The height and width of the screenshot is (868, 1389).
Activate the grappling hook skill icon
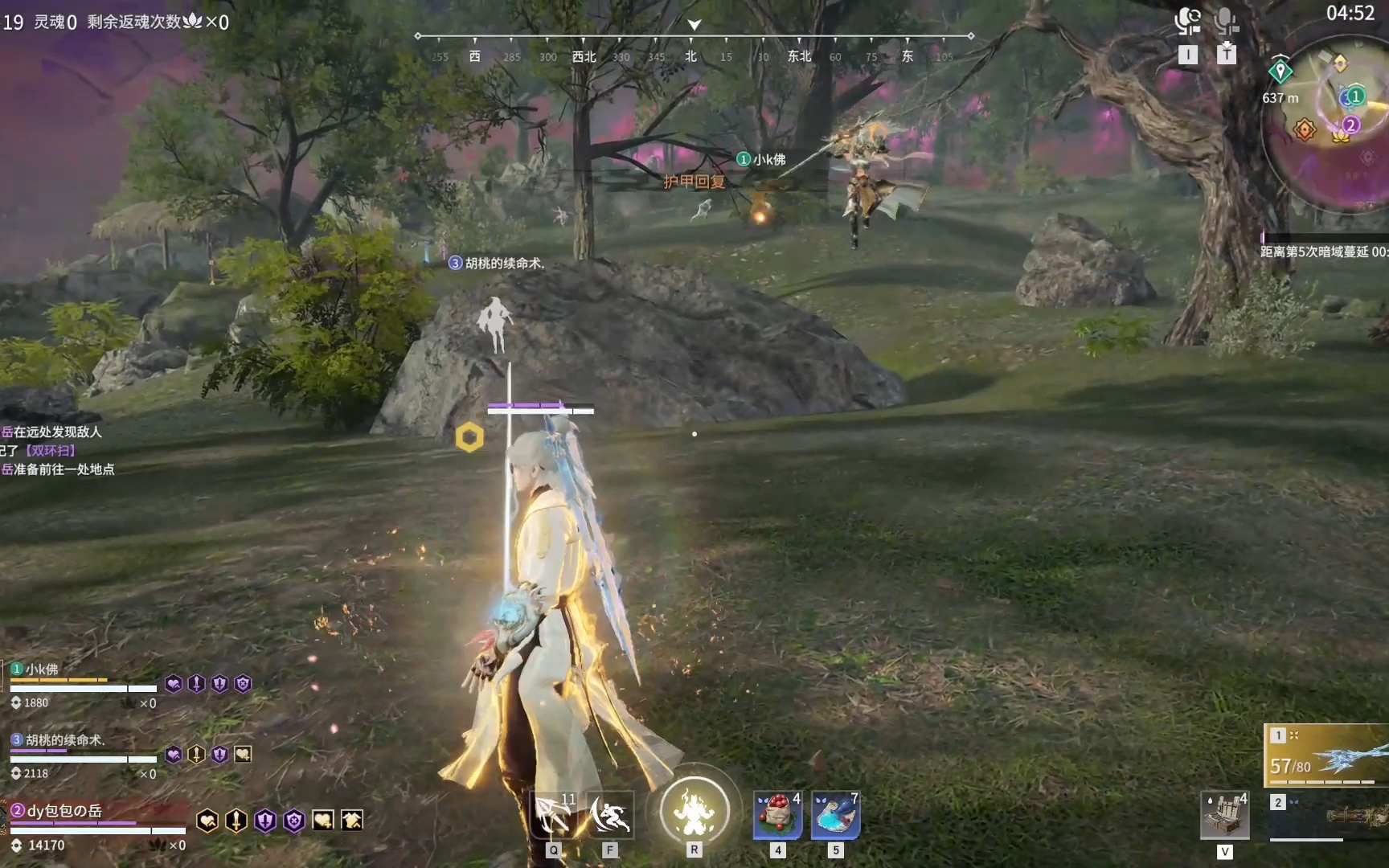pyautogui.click(x=554, y=814)
